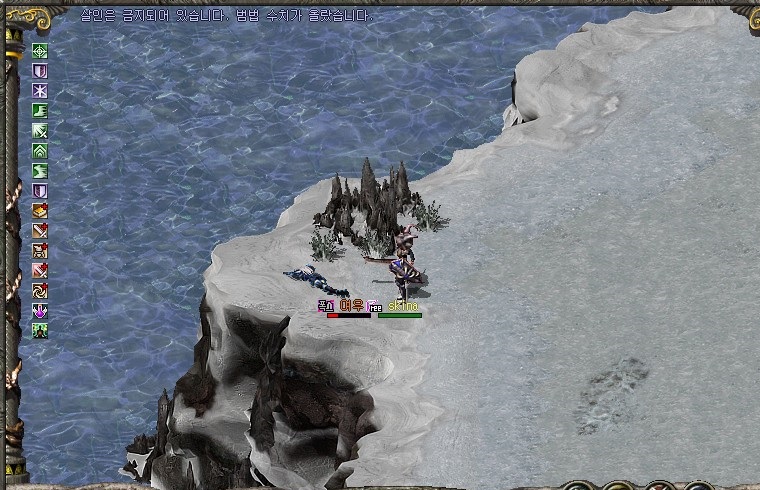Choose the green upward chevrons icon

(40, 151)
